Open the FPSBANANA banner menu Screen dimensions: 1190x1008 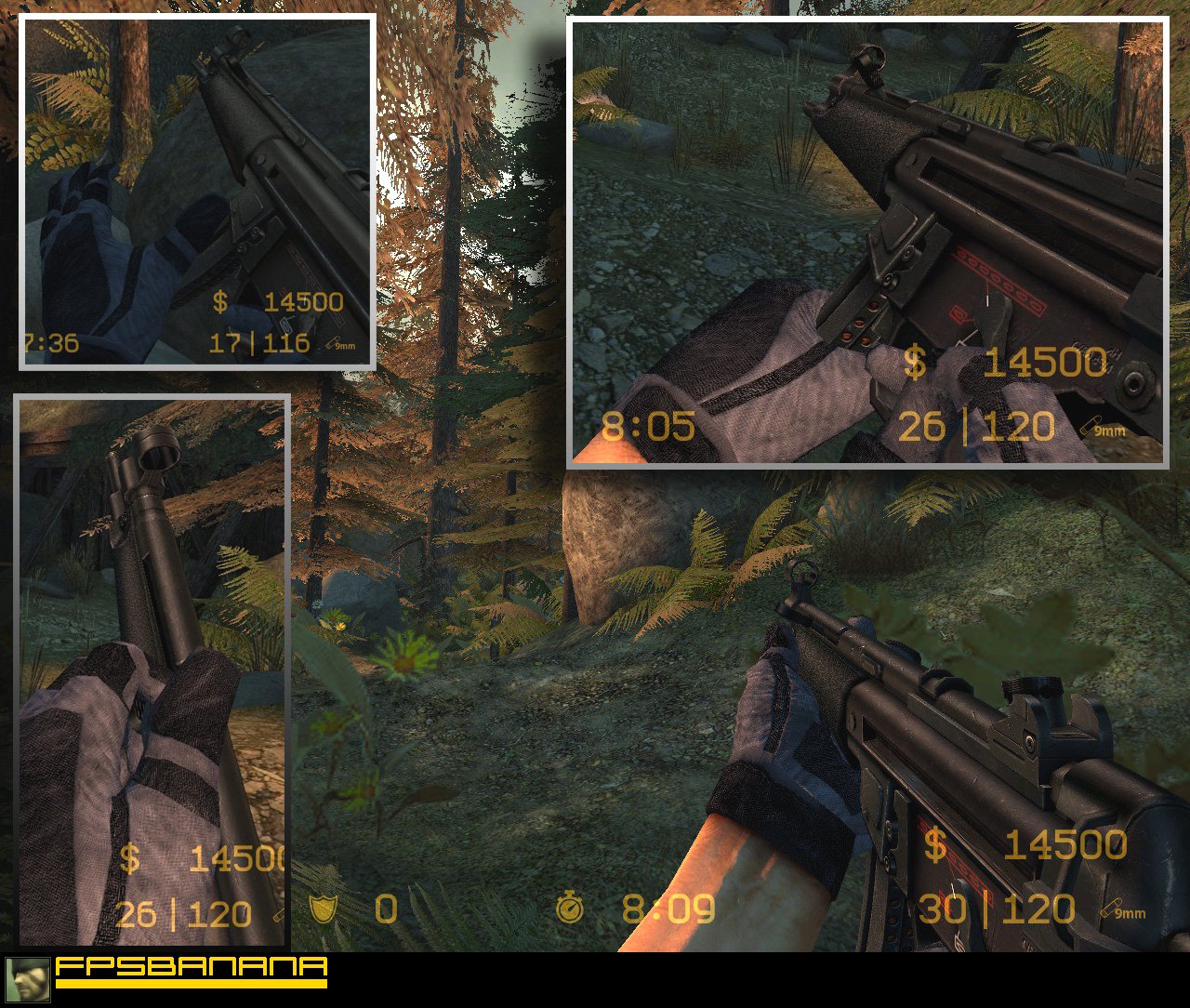pos(191,975)
